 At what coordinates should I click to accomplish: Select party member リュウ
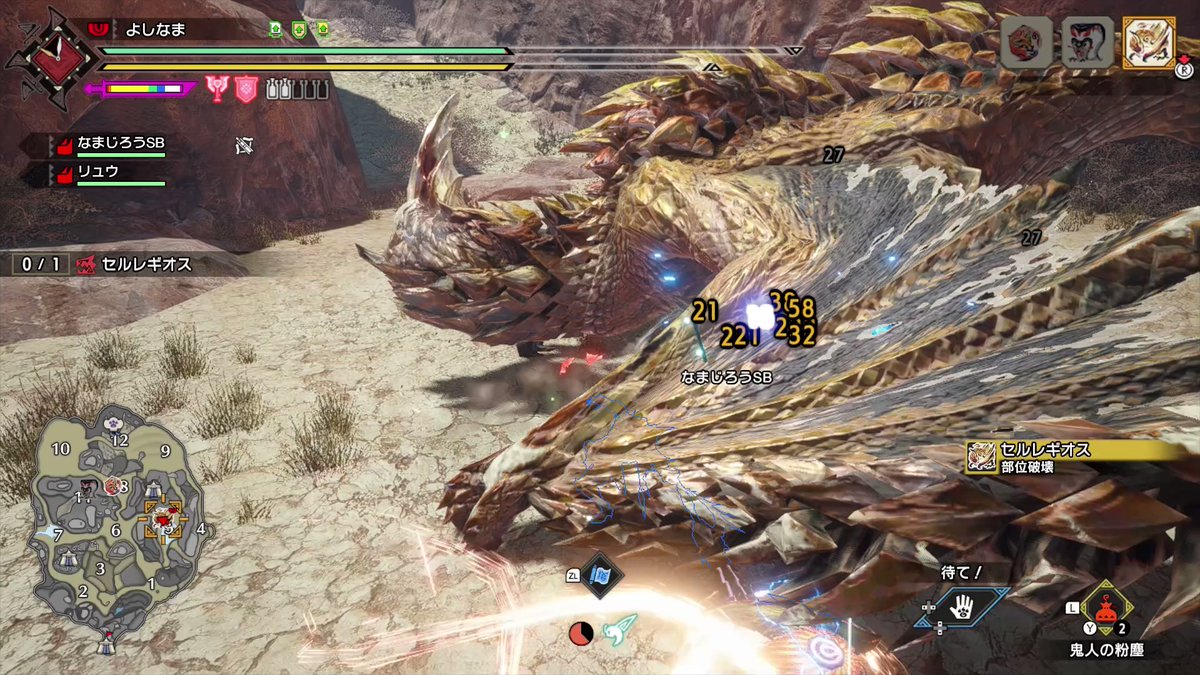[x=98, y=173]
